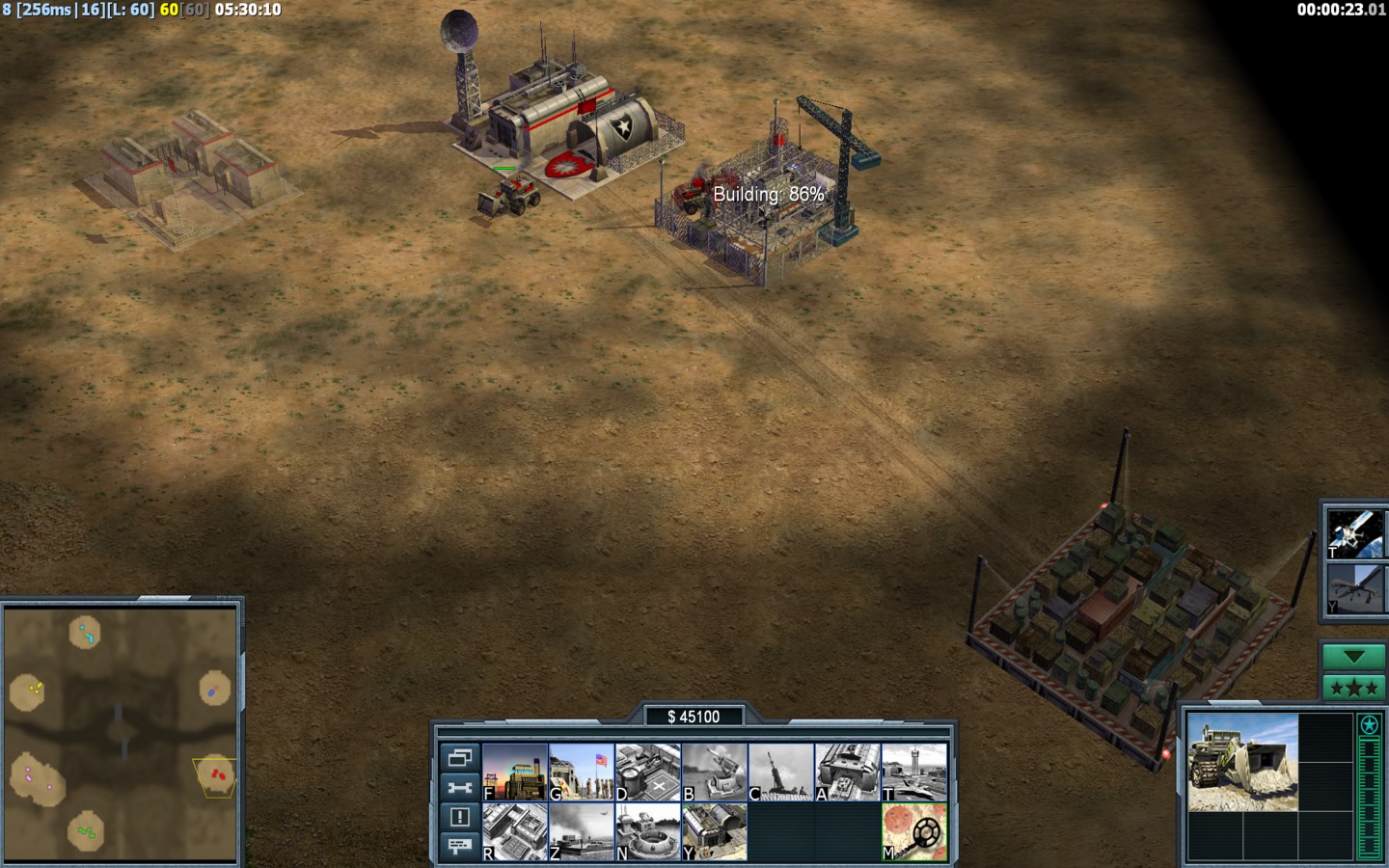Choose the round superweapon structure icon (N)
This screenshot has width=1389, height=868.
point(648,831)
